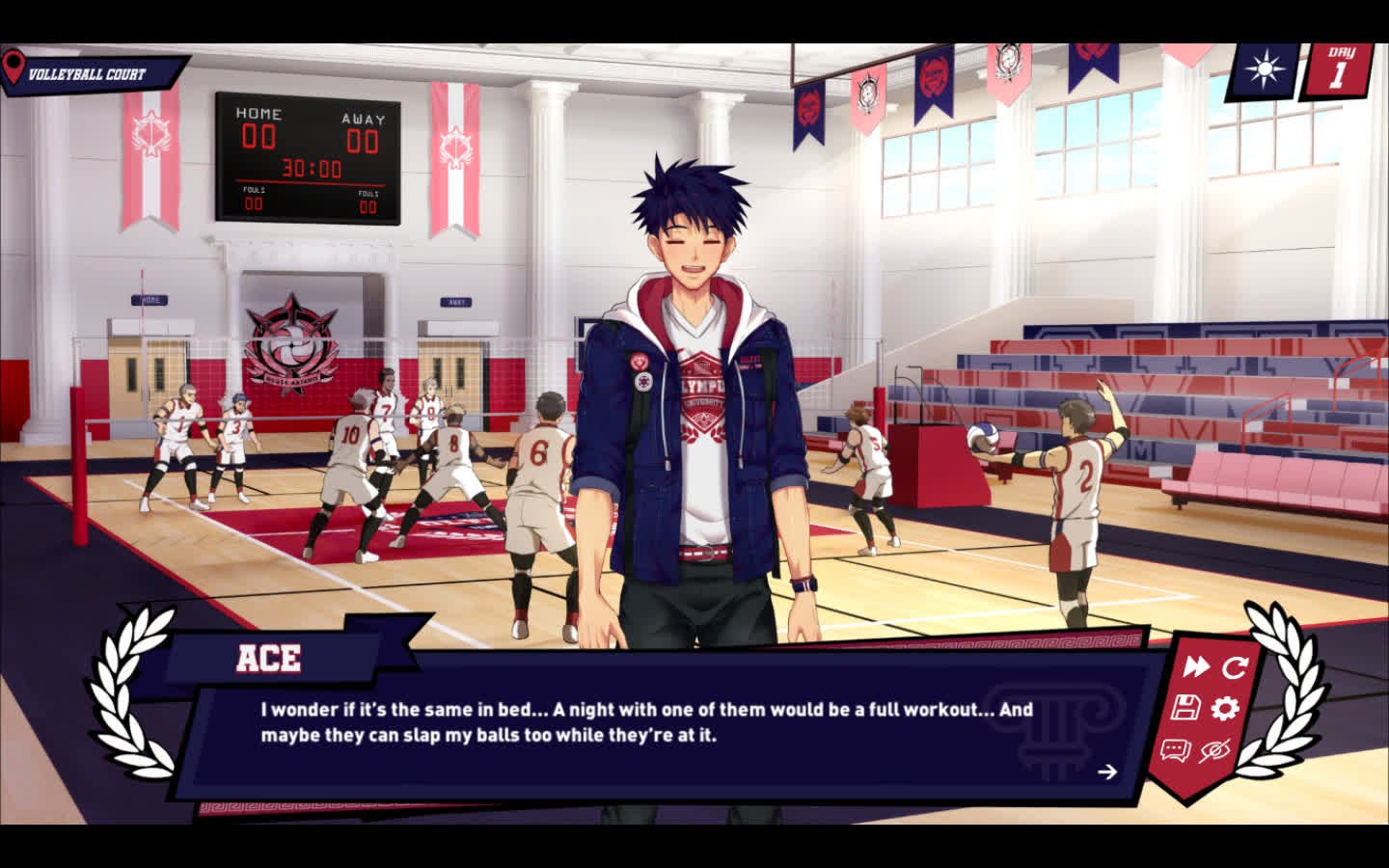Show dialogue history via speech bubble icon

tap(1175, 750)
